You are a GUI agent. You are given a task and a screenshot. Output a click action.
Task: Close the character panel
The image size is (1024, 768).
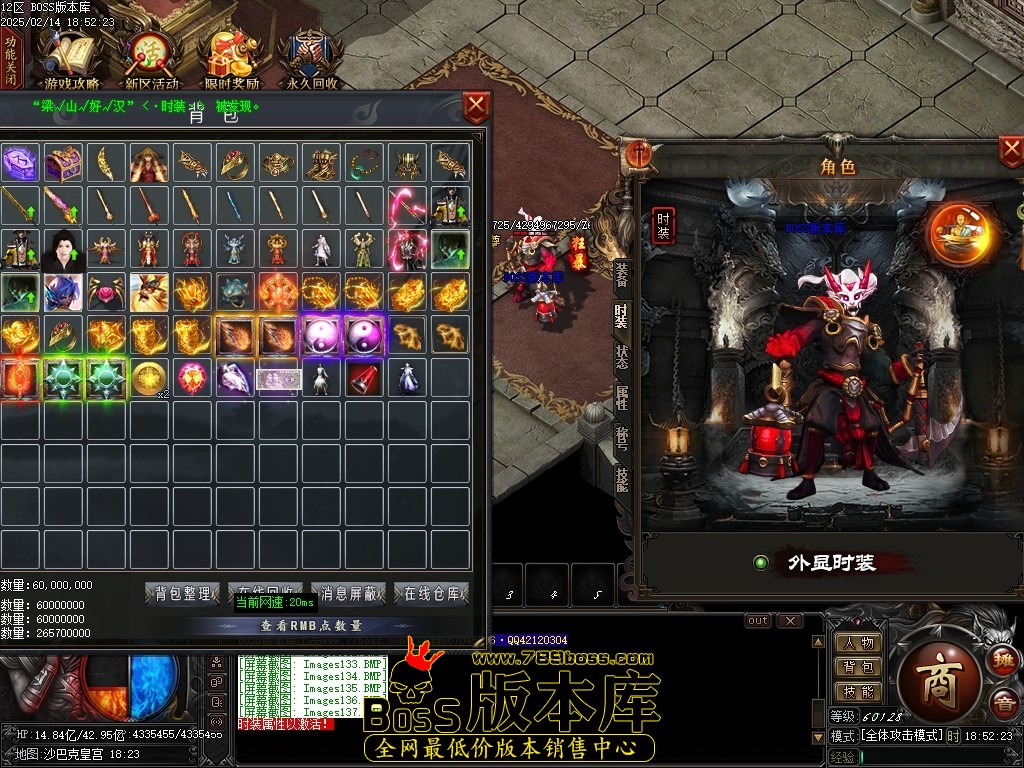pyautogui.click(x=1010, y=152)
